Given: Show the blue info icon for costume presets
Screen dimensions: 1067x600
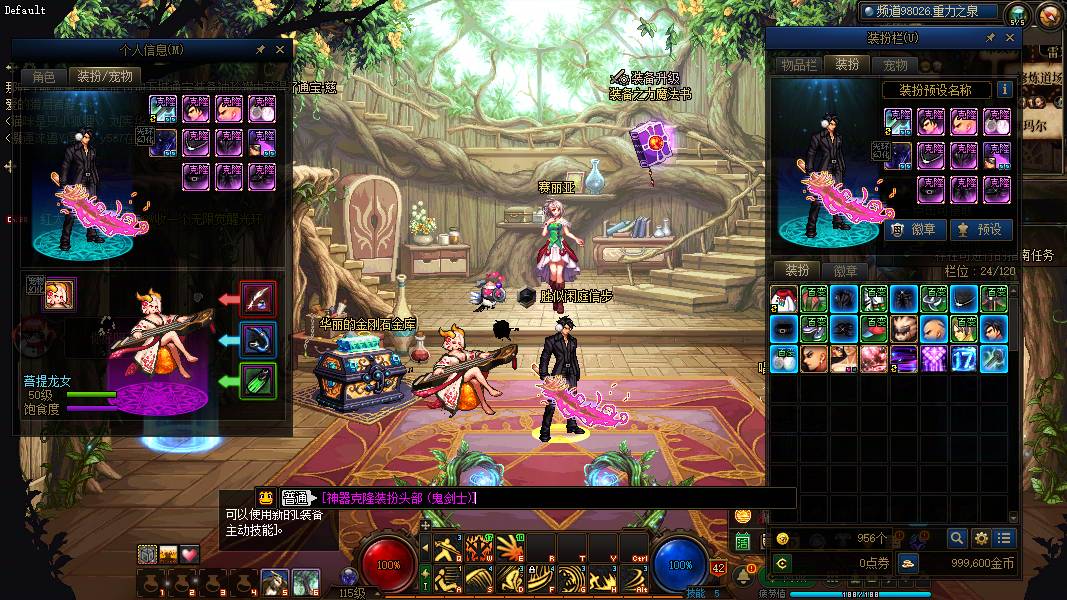Looking at the screenshot, I should (1004, 90).
